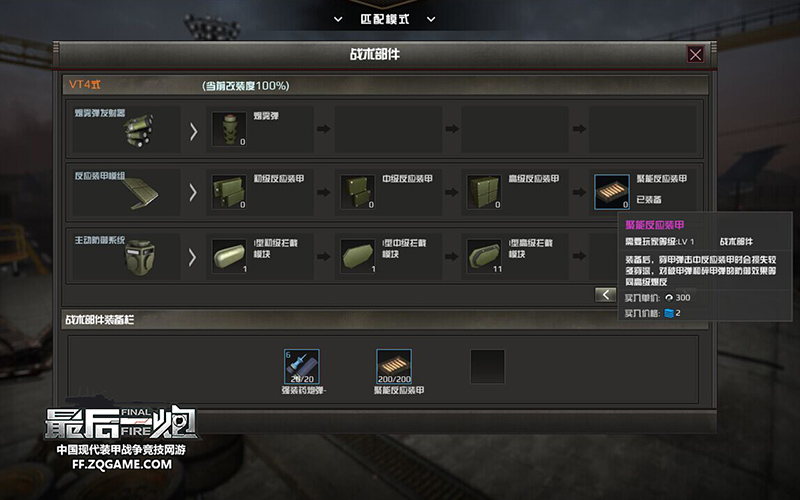Pick the I型高级拦截模块 item
The width and height of the screenshot is (800, 500).
click(484, 254)
